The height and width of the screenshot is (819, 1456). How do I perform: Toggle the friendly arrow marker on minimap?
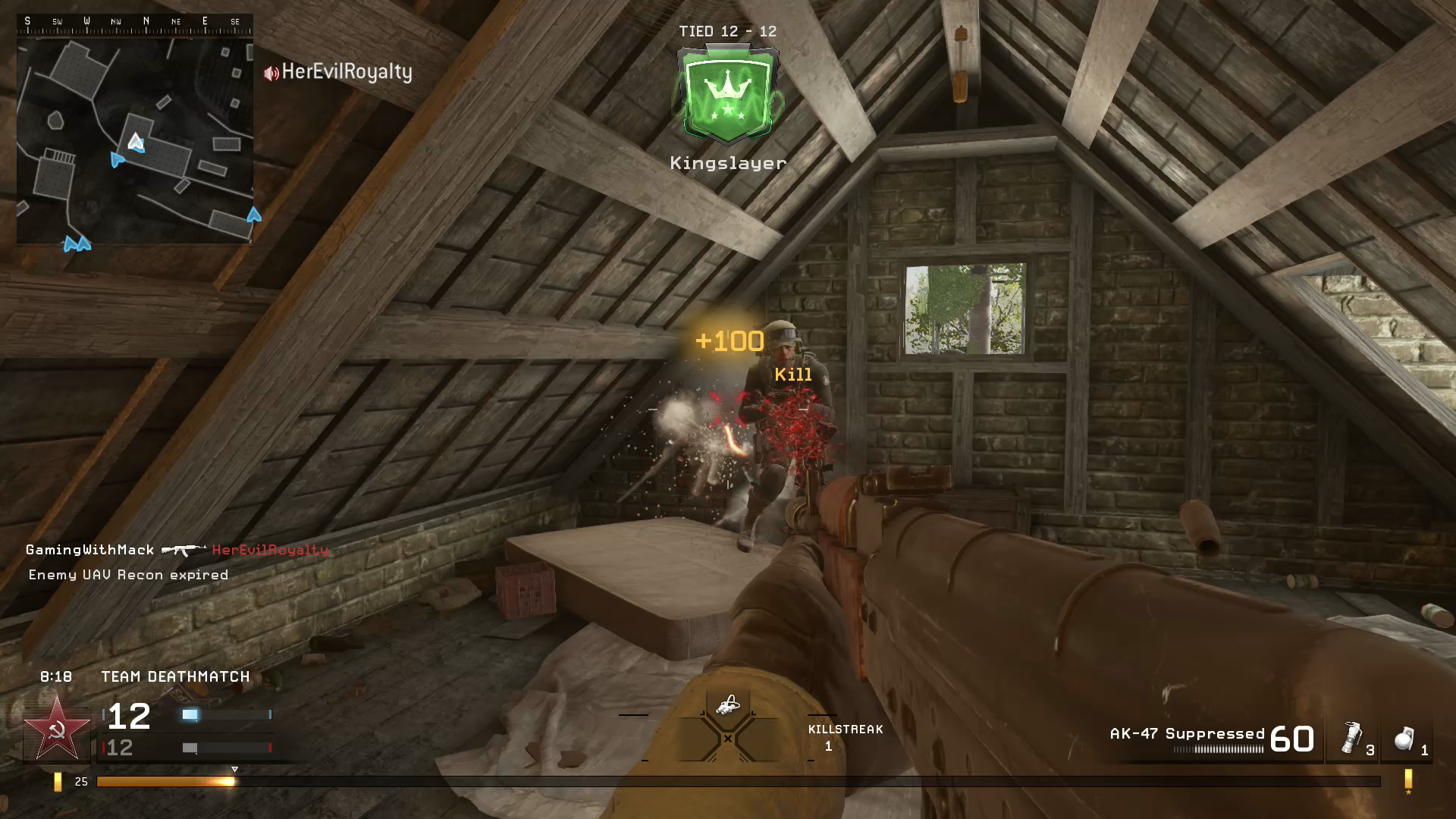pos(118,160)
